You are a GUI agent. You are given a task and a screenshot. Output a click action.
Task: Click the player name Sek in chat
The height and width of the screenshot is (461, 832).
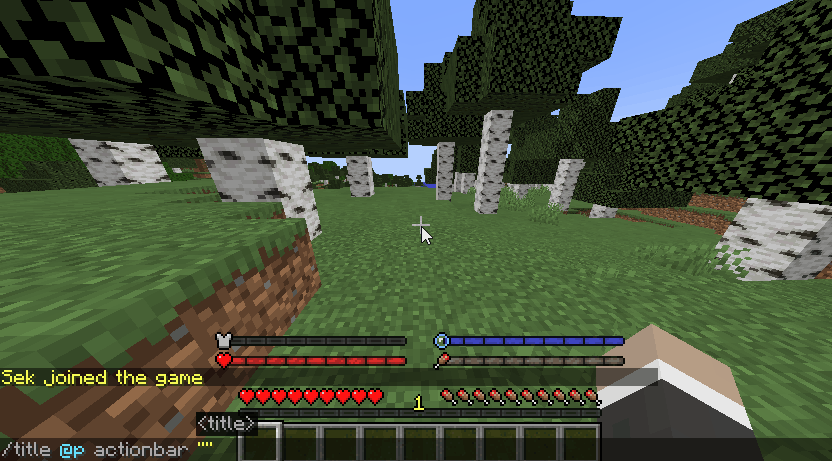click(18, 378)
